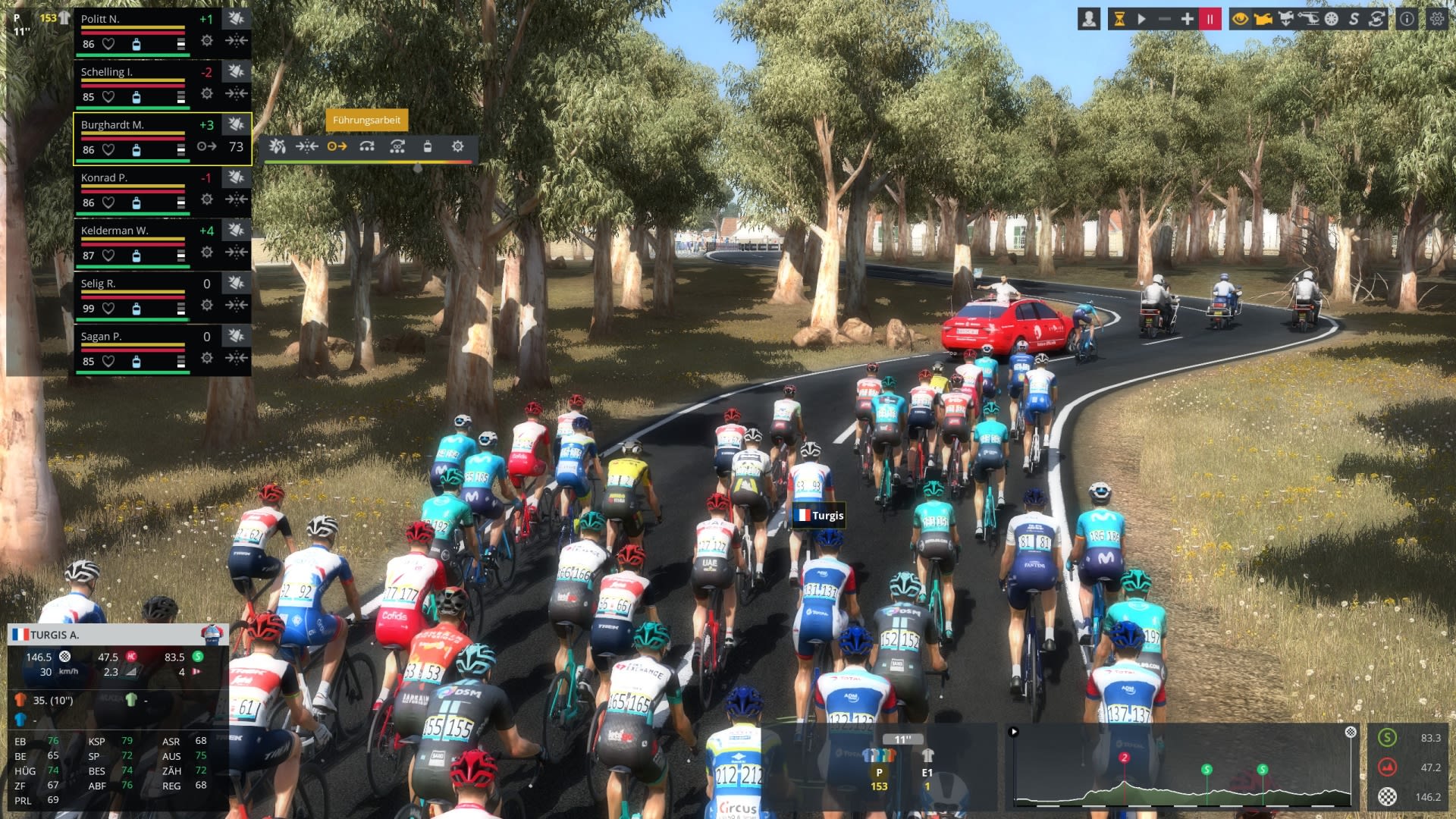The height and width of the screenshot is (819, 1456).
Task: Open the info panel icon
Action: [1407, 20]
